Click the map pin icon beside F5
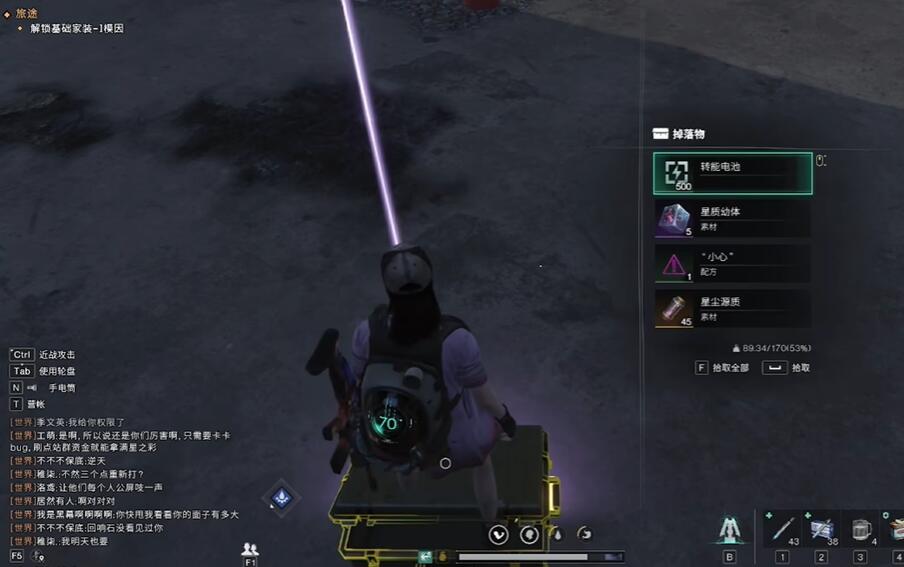The image size is (904, 567). point(38,555)
